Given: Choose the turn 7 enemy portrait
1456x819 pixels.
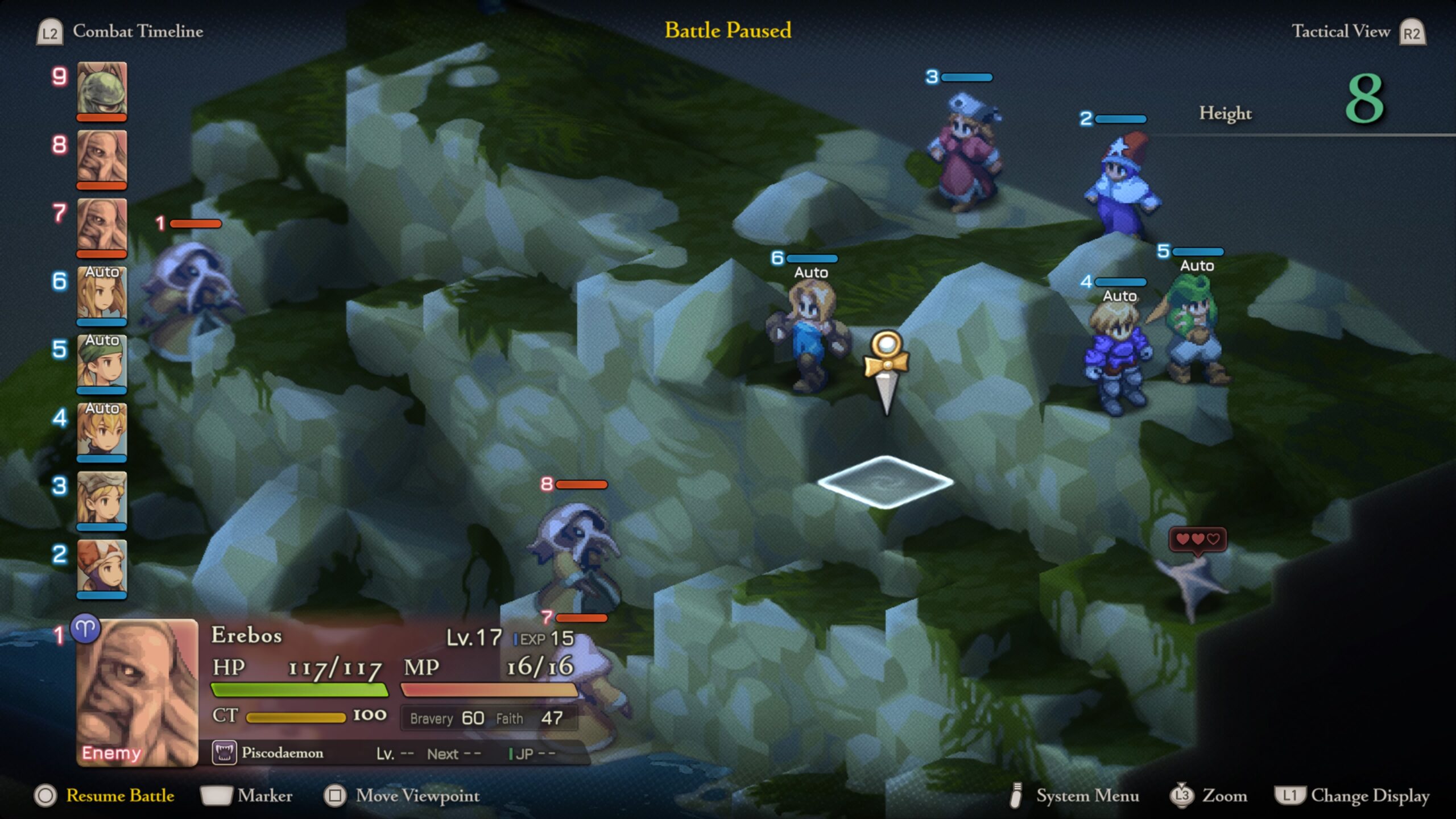Looking at the screenshot, I should [x=102, y=226].
